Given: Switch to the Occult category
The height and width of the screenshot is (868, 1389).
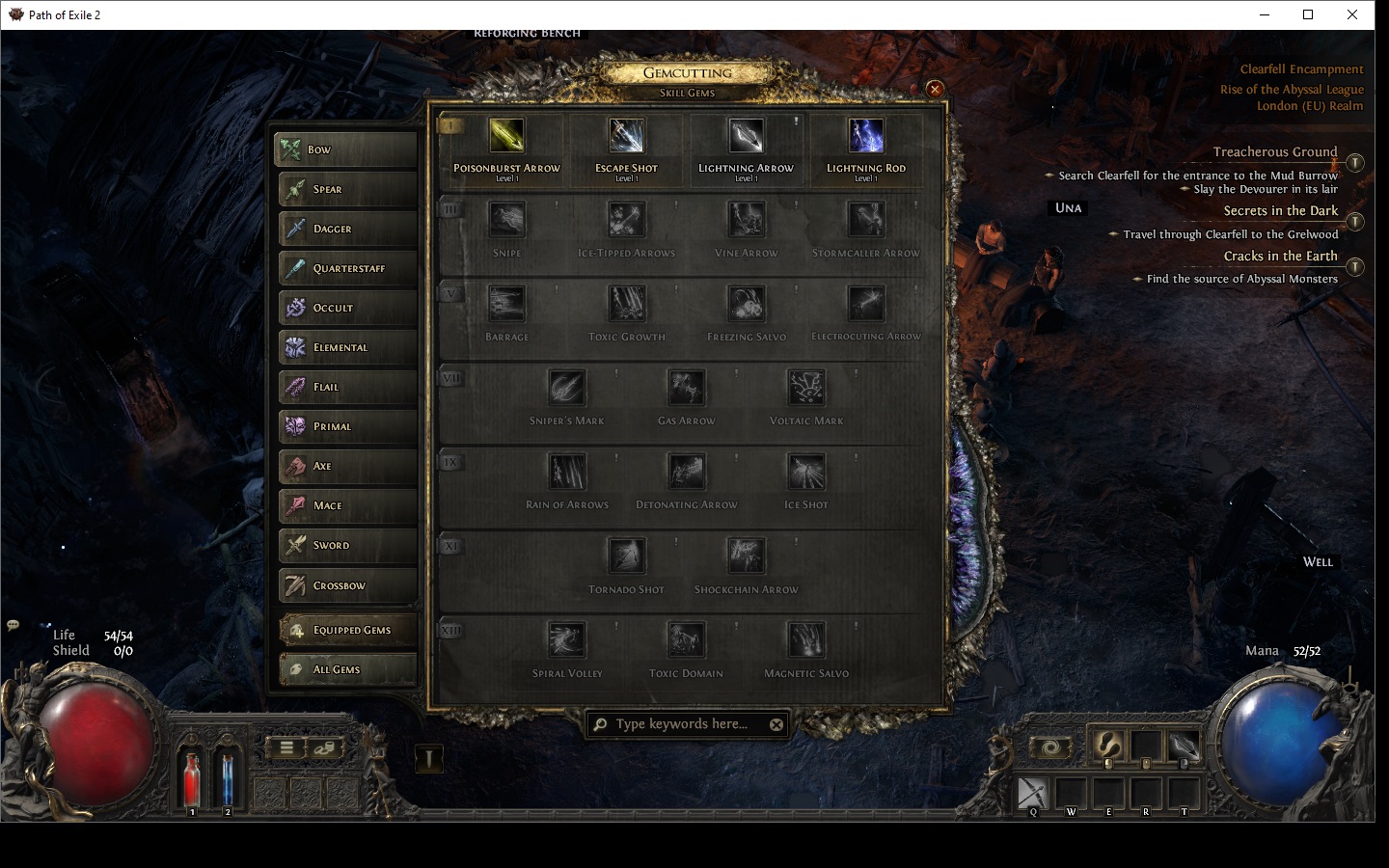Looking at the screenshot, I should coord(347,308).
